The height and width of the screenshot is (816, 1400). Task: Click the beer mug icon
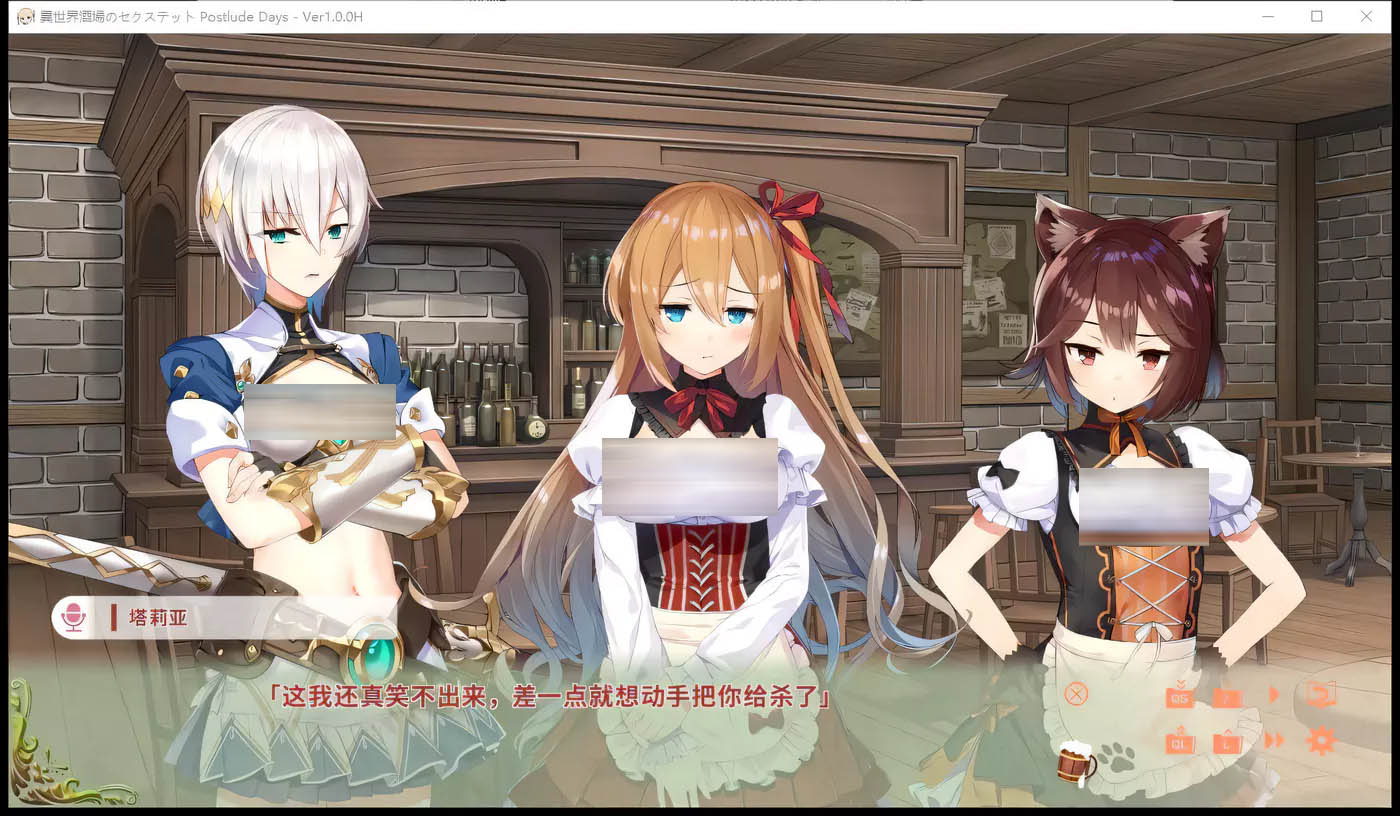pyautogui.click(x=1076, y=765)
